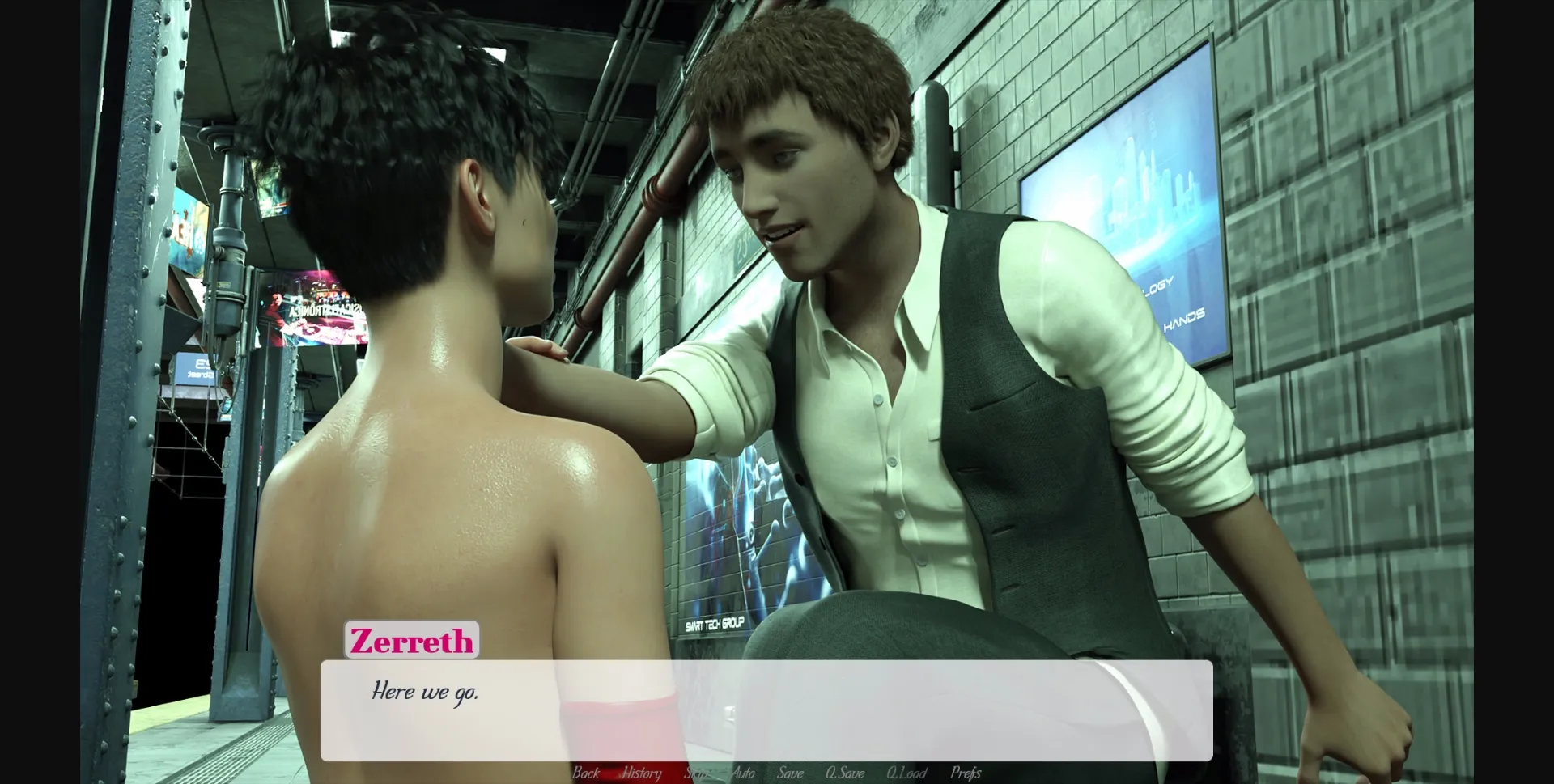This screenshot has height=784, width=1554.
Task: Select the Skip option to fast-forward
Action: coord(696,773)
